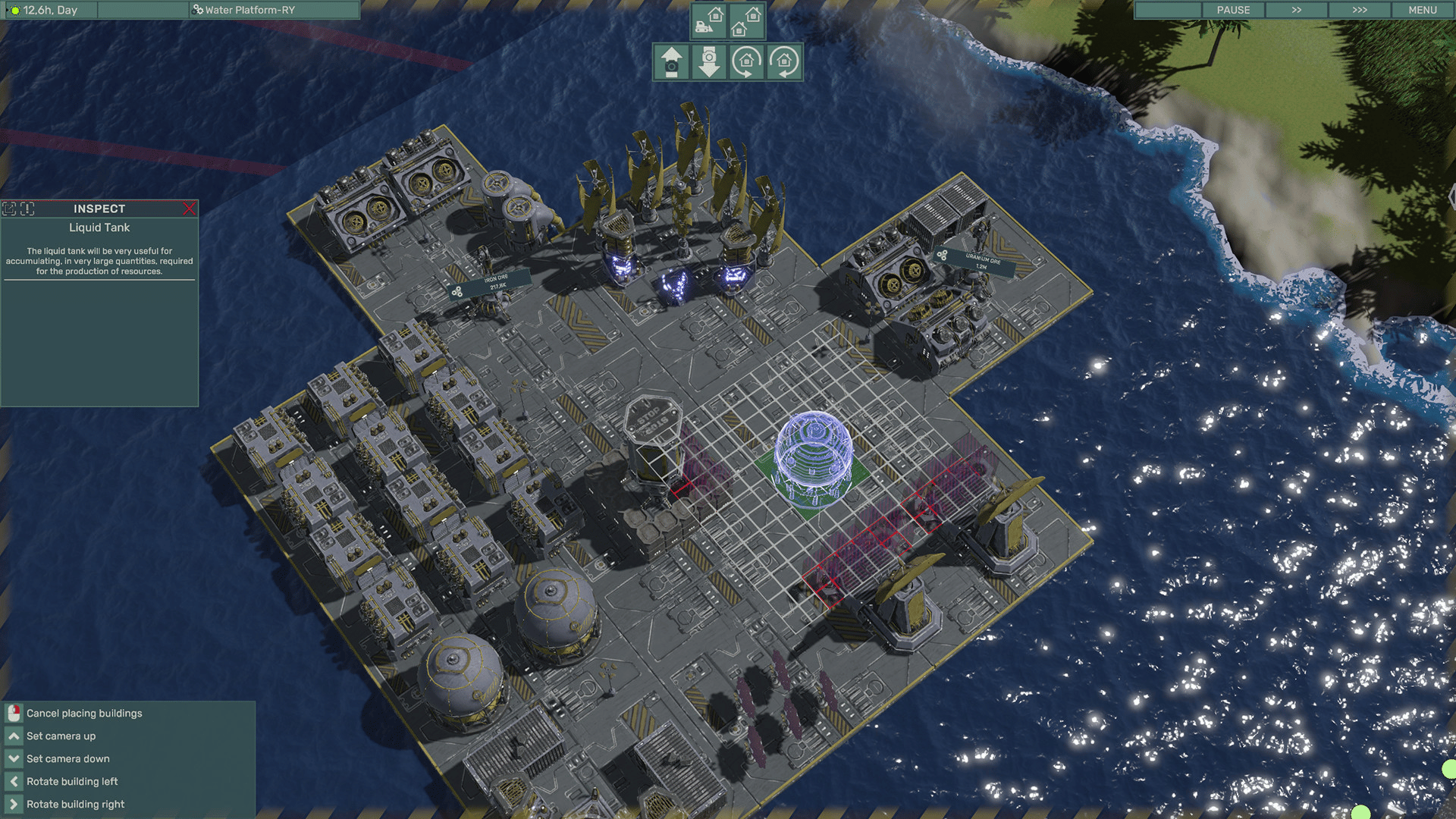The height and width of the screenshot is (819, 1456).
Task: Click the Water Platform-RY label in top bar
Action: tap(249, 10)
